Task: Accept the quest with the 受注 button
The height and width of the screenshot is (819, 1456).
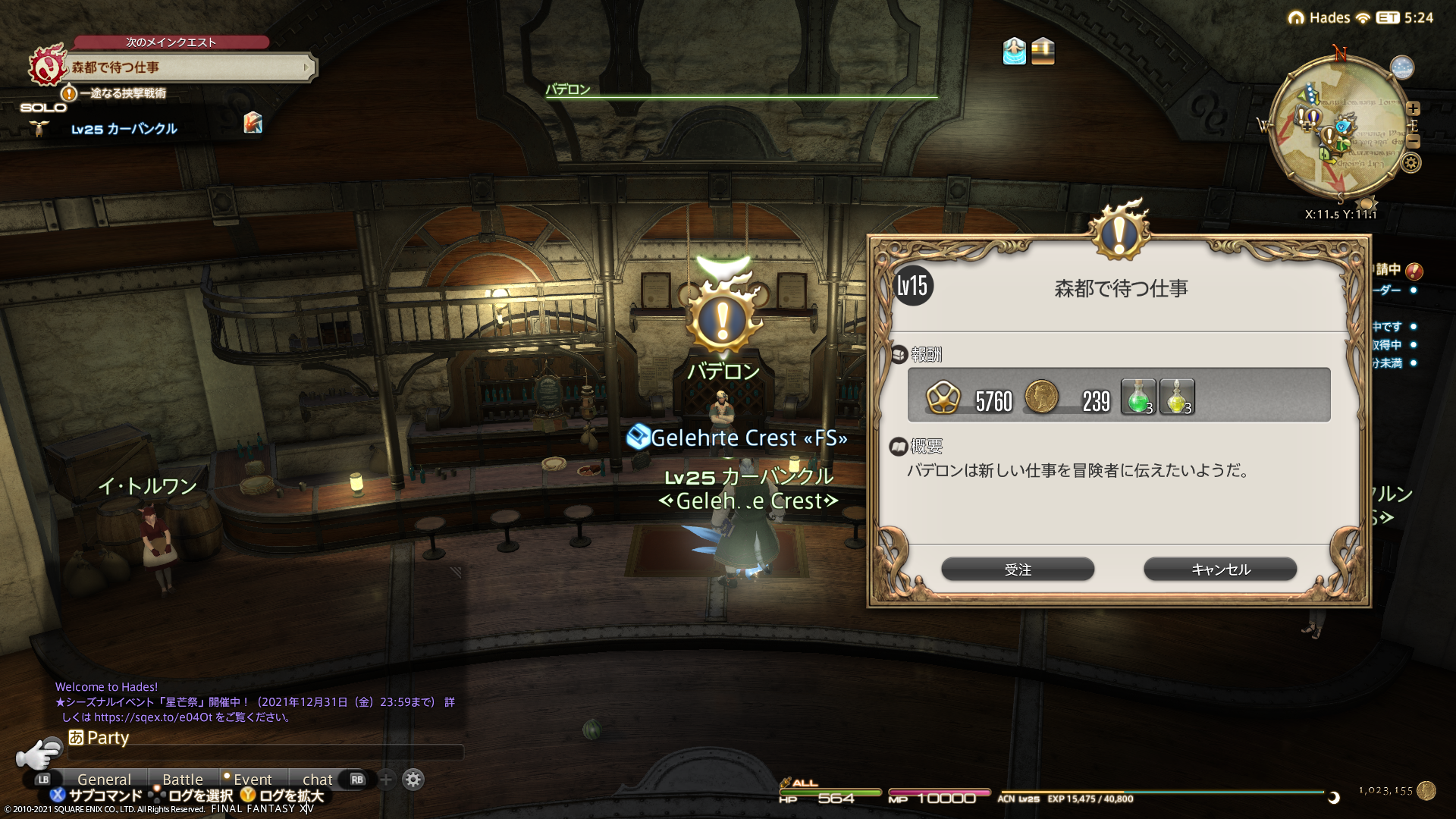Action: point(1017,570)
